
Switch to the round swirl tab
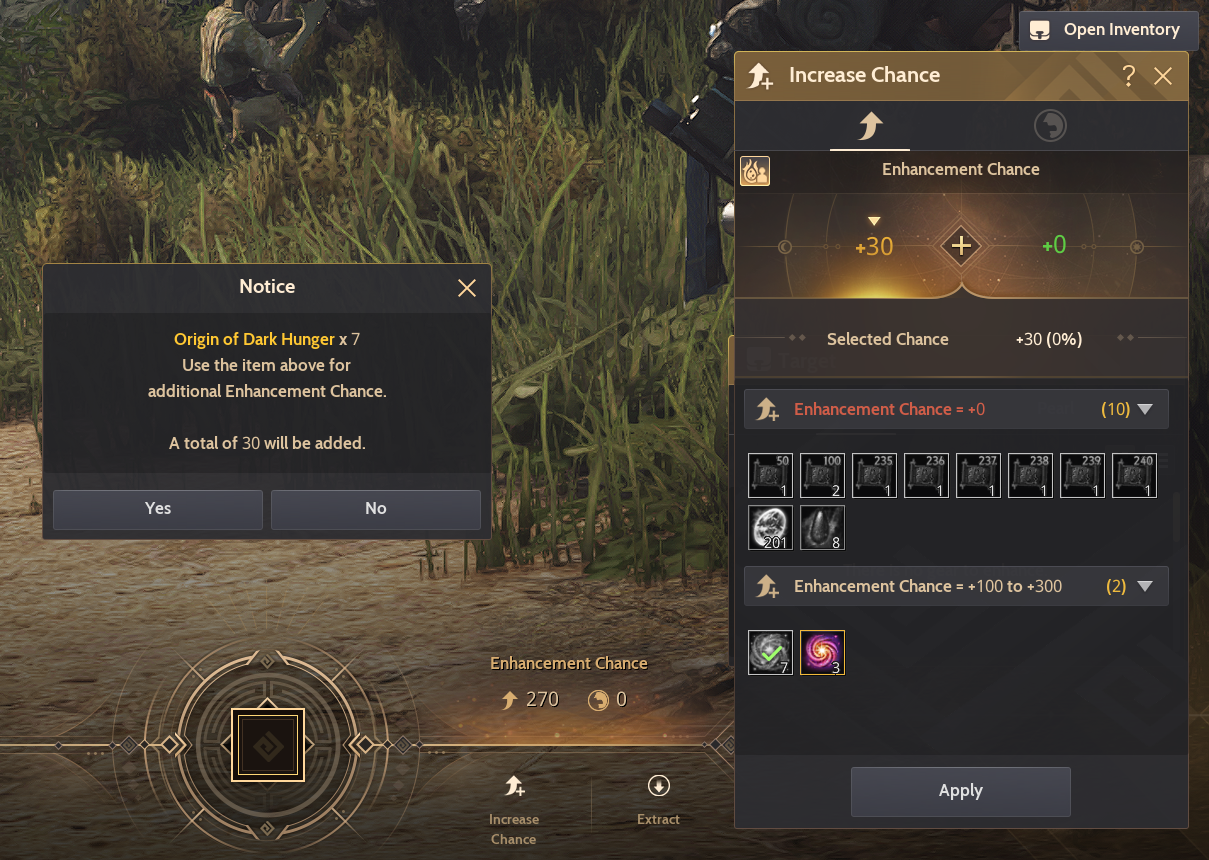[x=1050, y=126]
